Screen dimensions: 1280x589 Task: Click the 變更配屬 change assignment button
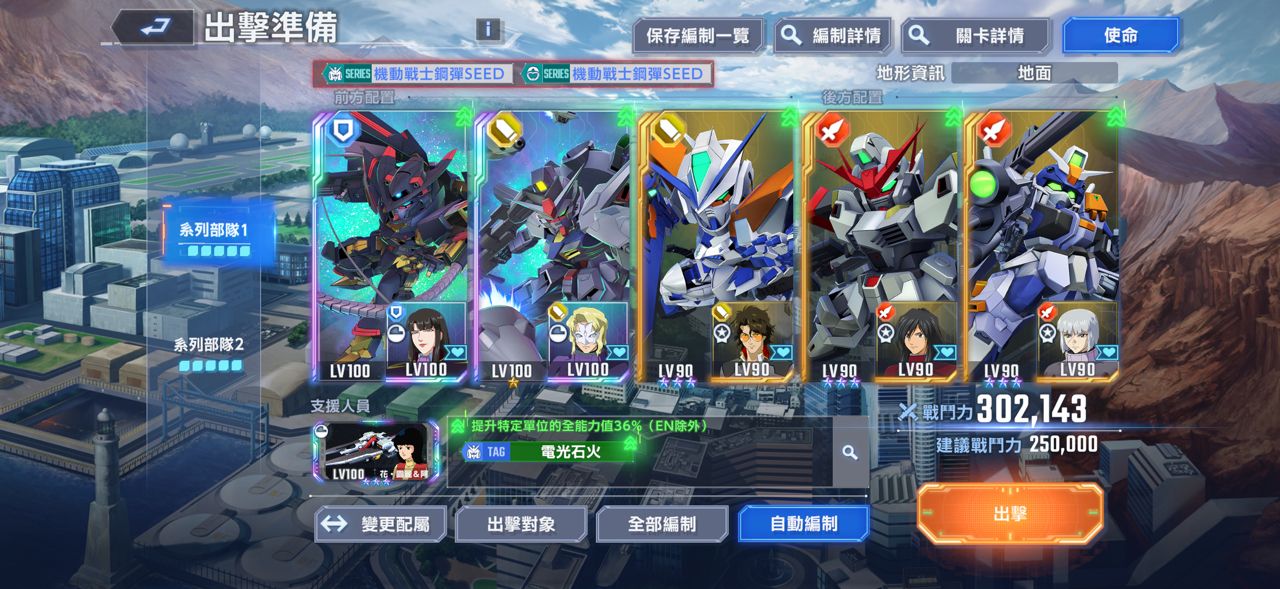[380, 524]
